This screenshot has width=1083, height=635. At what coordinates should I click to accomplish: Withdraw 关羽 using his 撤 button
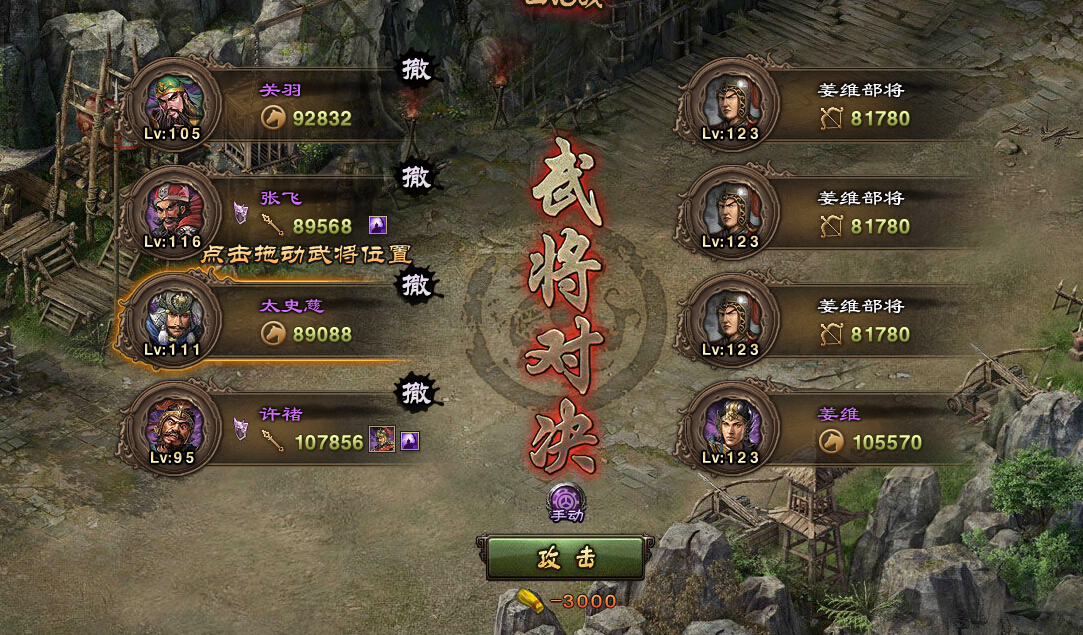click(x=416, y=69)
